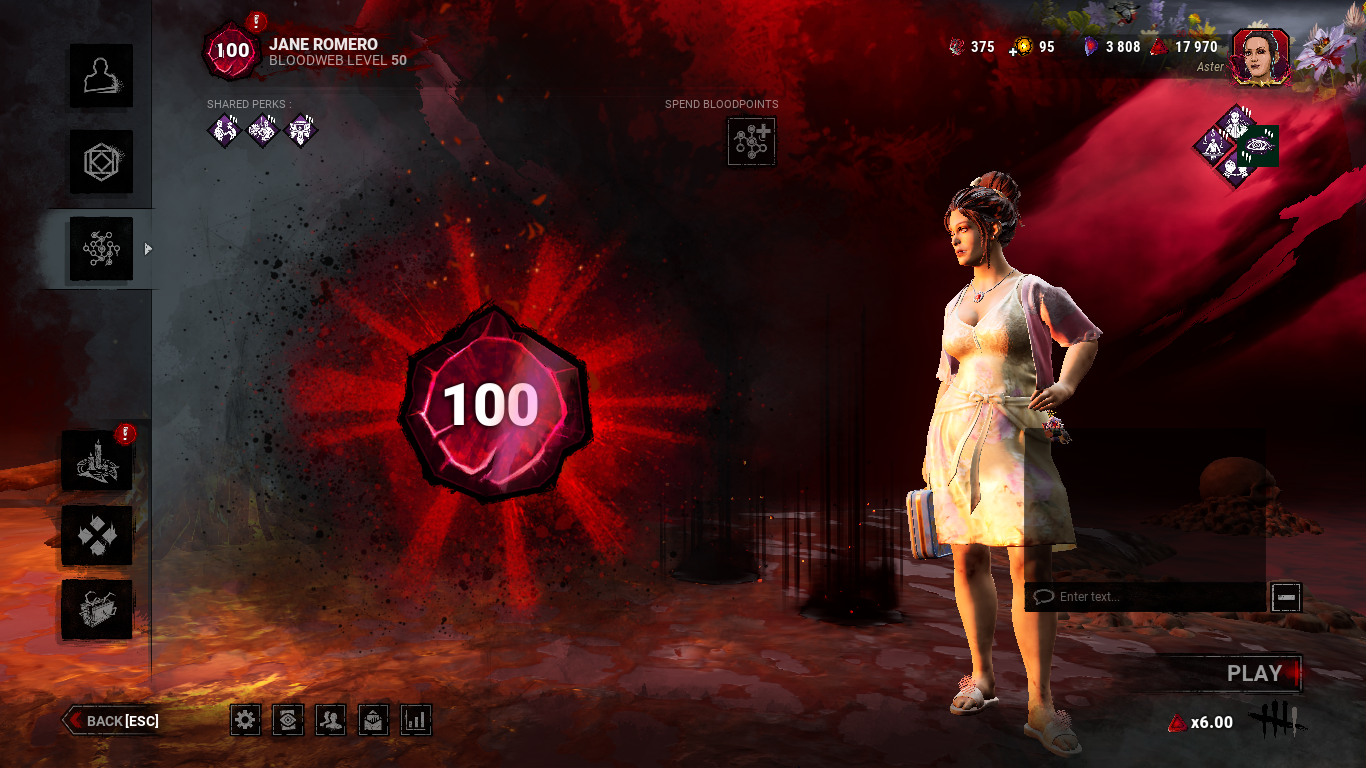Add Auric Cells via the plus coin icon

[1021, 47]
